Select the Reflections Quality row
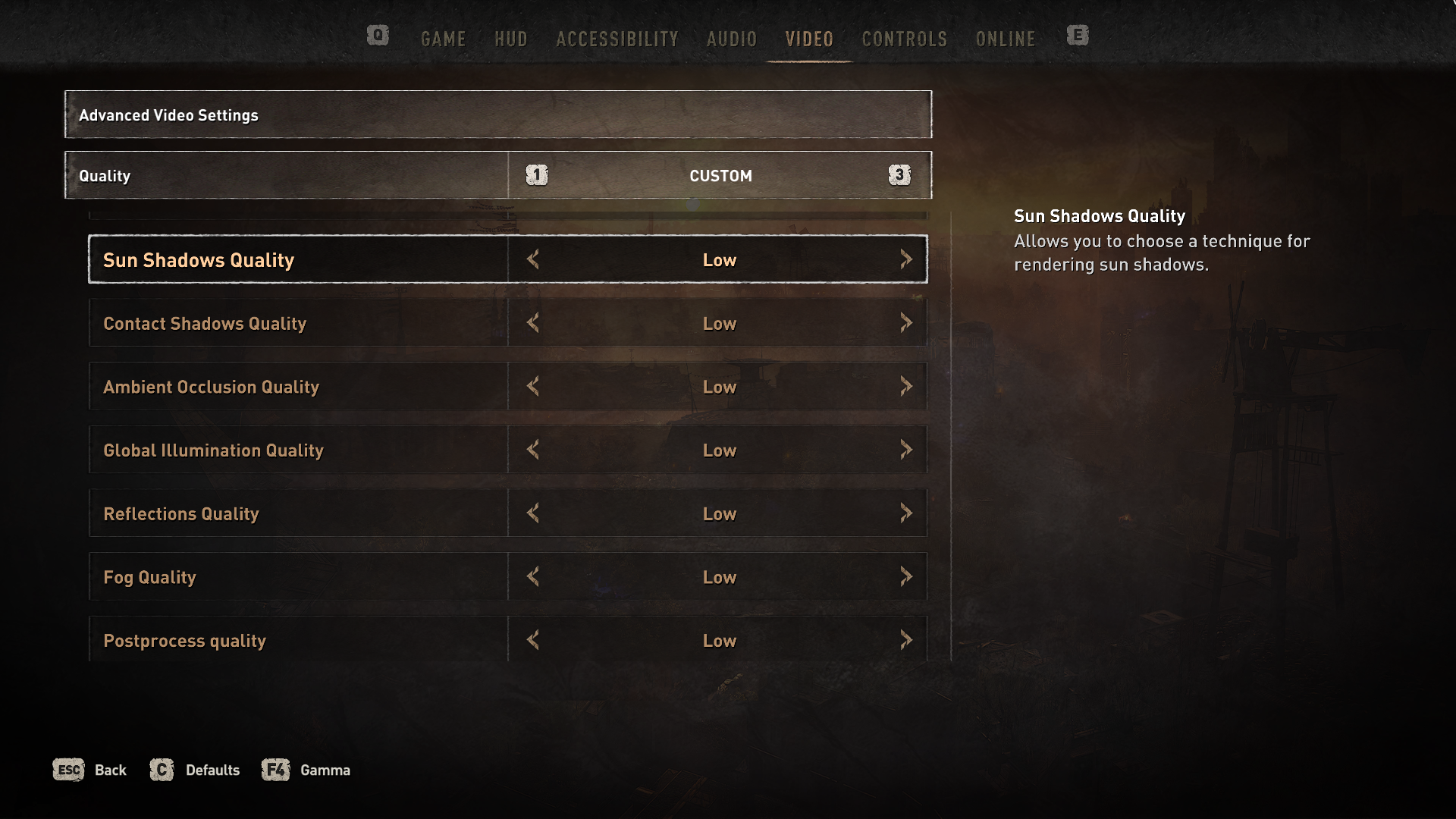This screenshot has width=1456, height=819. 297,513
